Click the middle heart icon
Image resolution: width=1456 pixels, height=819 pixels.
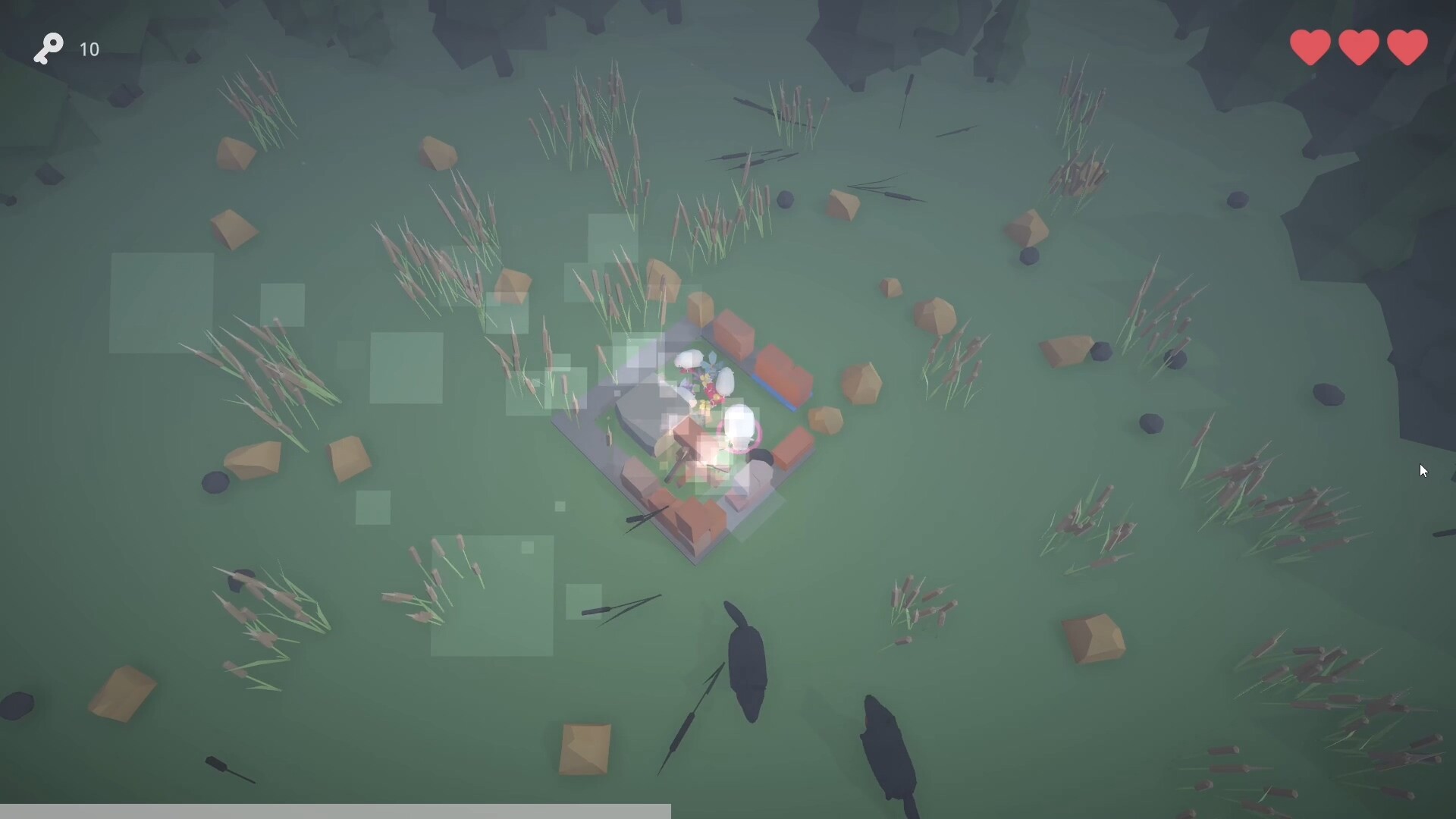coord(1358,47)
